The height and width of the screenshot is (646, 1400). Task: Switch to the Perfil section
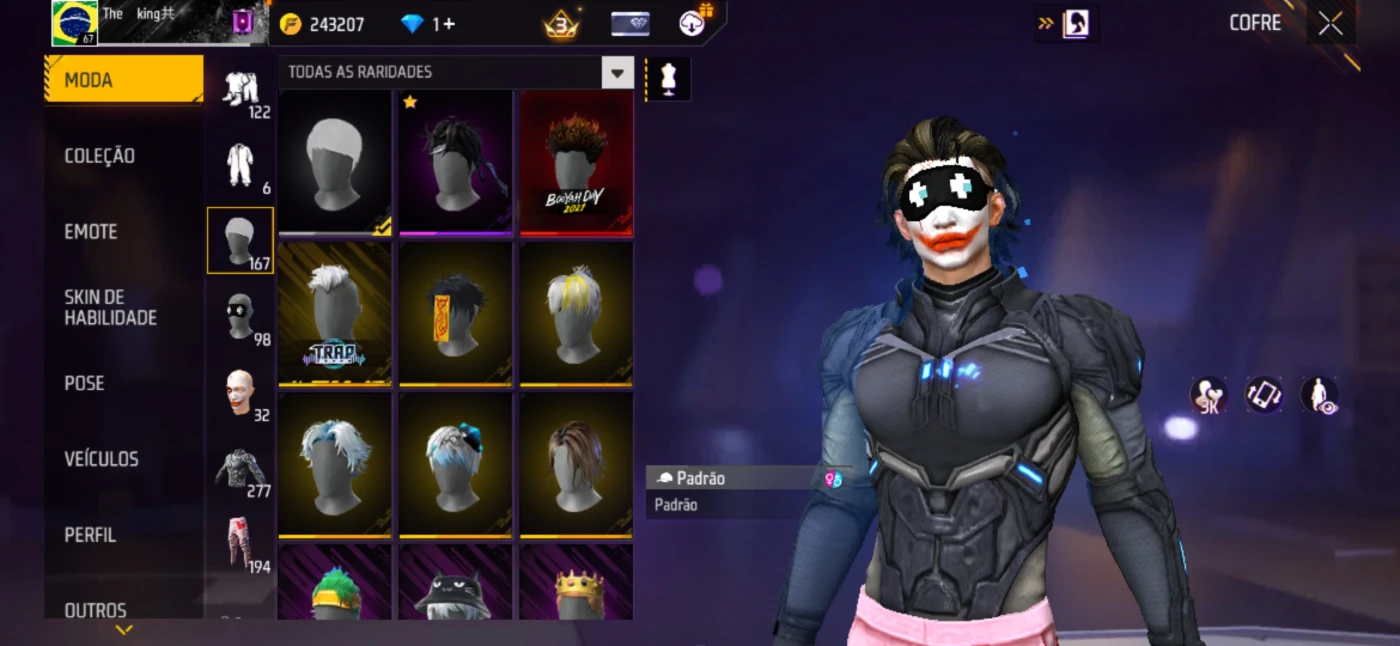coord(90,535)
